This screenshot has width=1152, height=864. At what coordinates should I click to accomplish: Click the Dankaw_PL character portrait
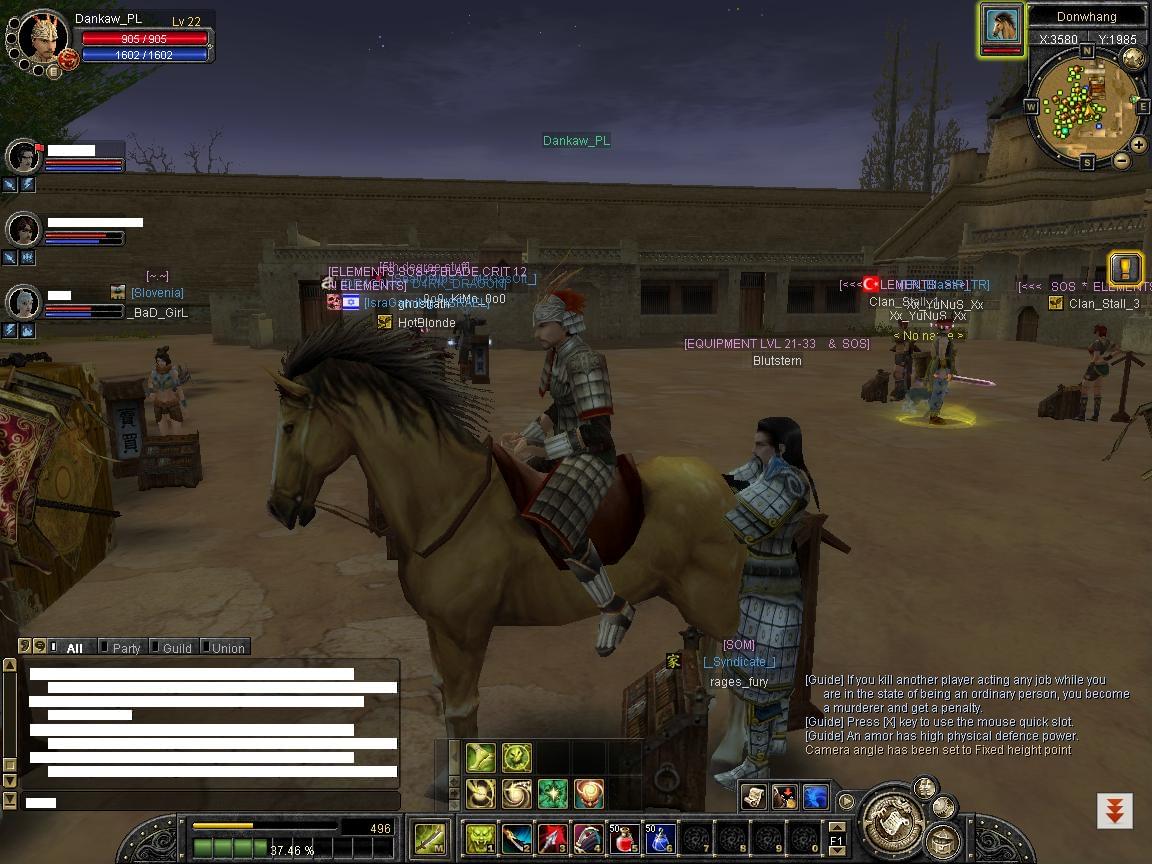click(42, 40)
